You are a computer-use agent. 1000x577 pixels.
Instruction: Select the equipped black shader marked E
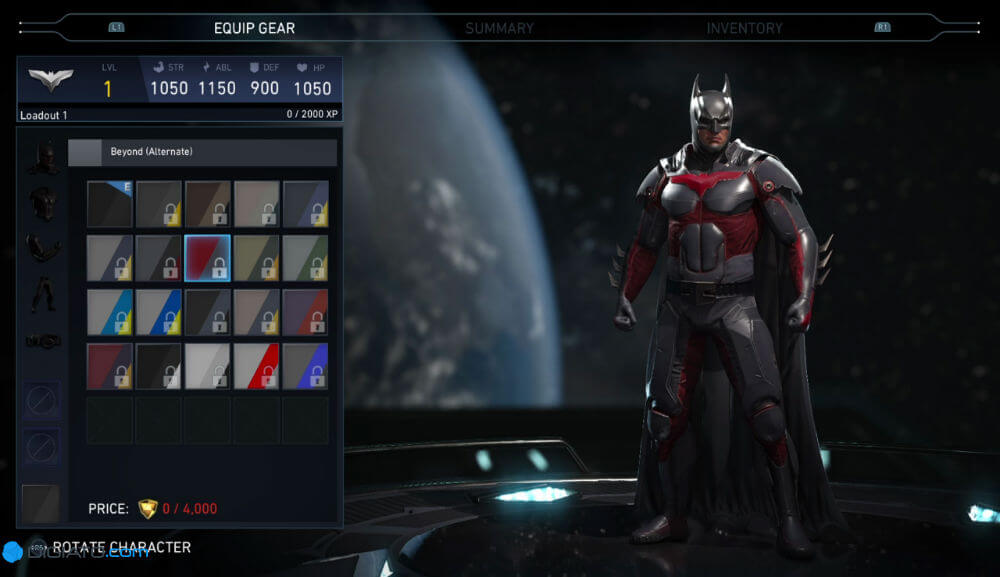pos(110,204)
